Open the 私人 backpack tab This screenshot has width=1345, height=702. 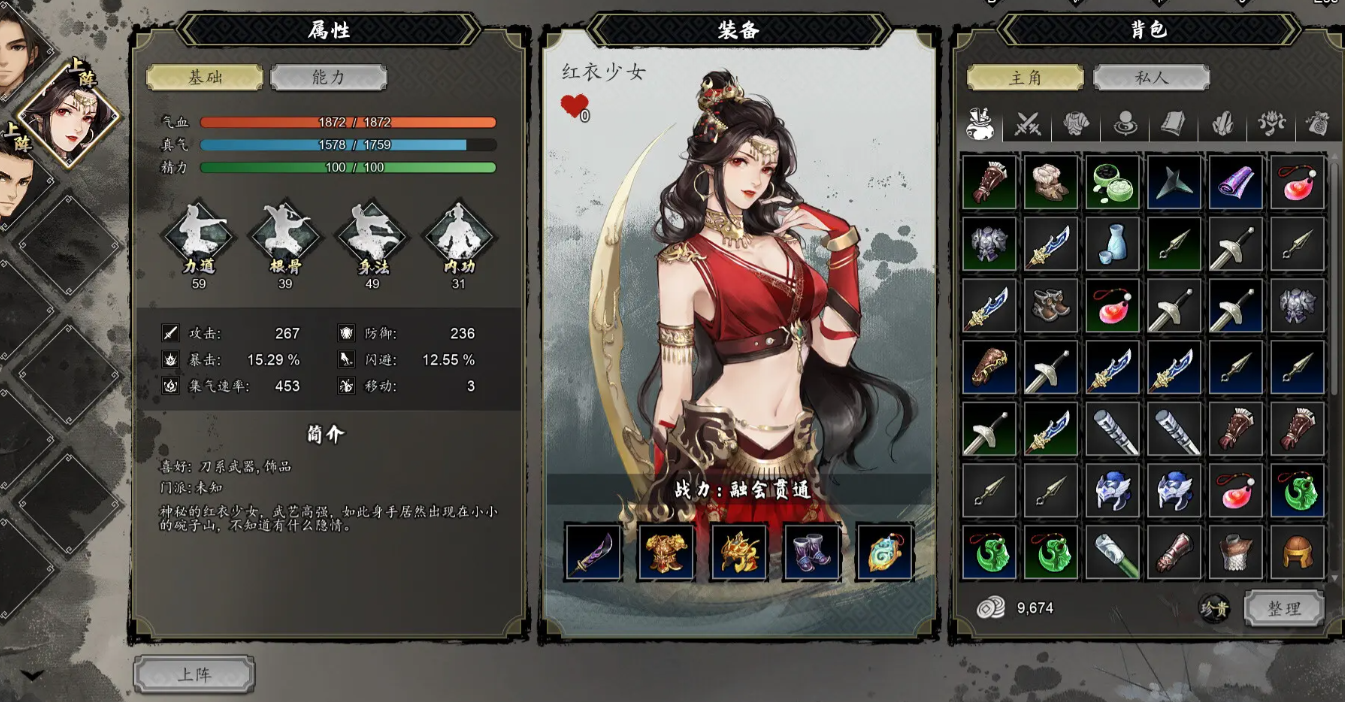(x=1151, y=77)
